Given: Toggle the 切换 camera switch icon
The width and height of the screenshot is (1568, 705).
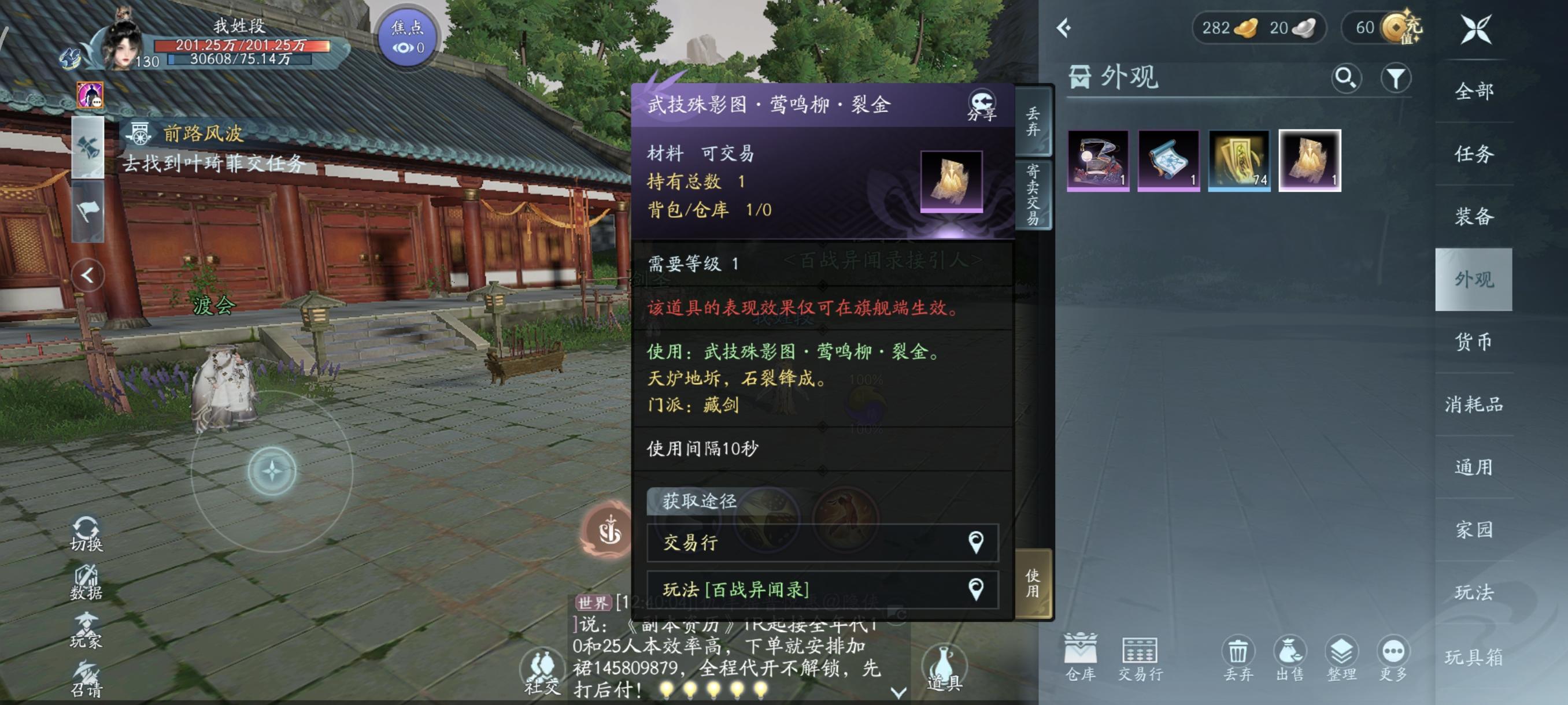Looking at the screenshot, I should tap(86, 529).
